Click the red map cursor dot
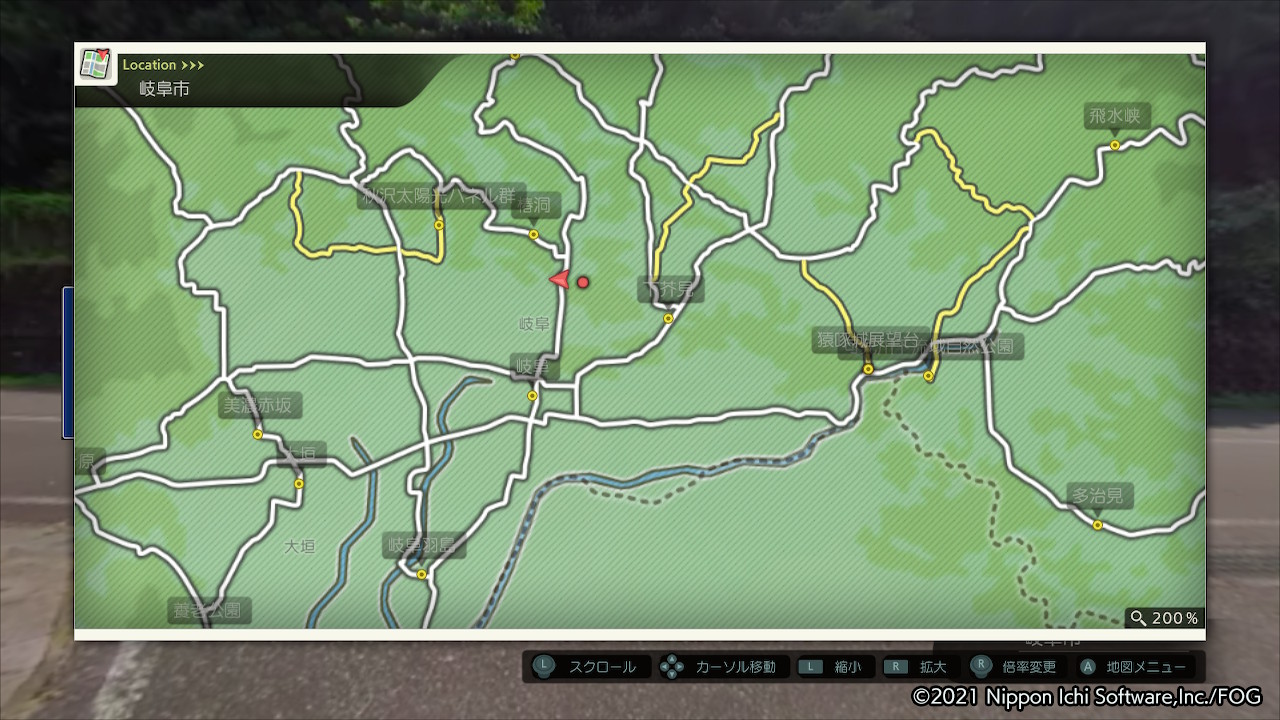This screenshot has height=720, width=1280. [x=583, y=282]
